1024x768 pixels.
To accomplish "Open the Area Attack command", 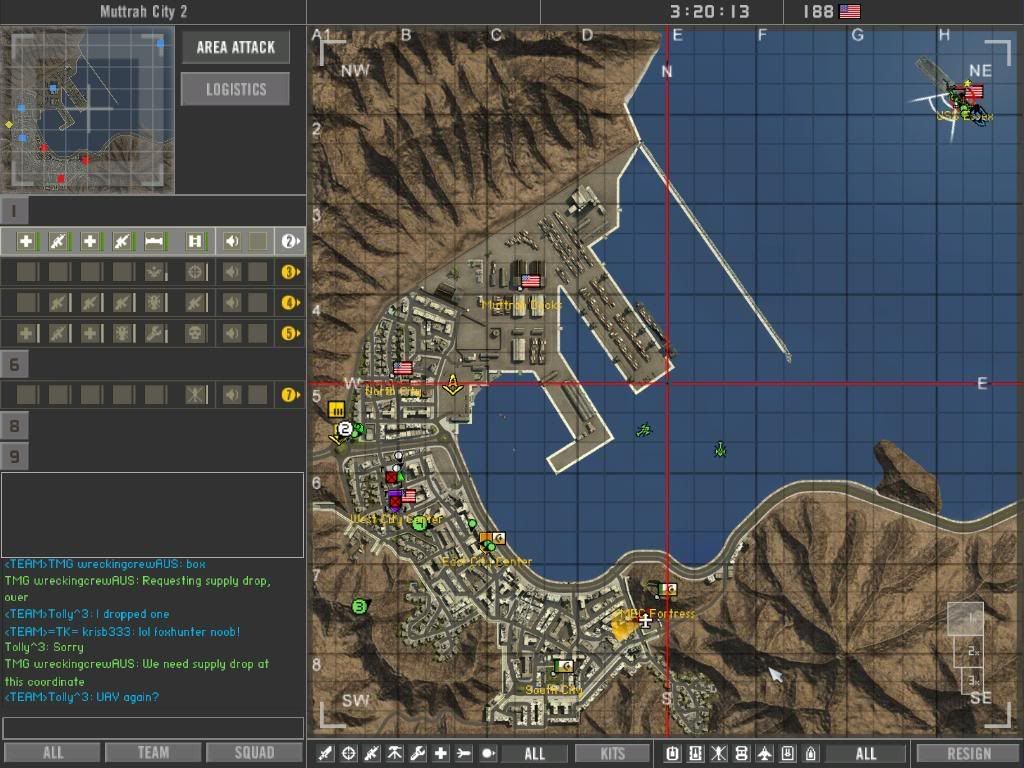I will [x=235, y=47].
